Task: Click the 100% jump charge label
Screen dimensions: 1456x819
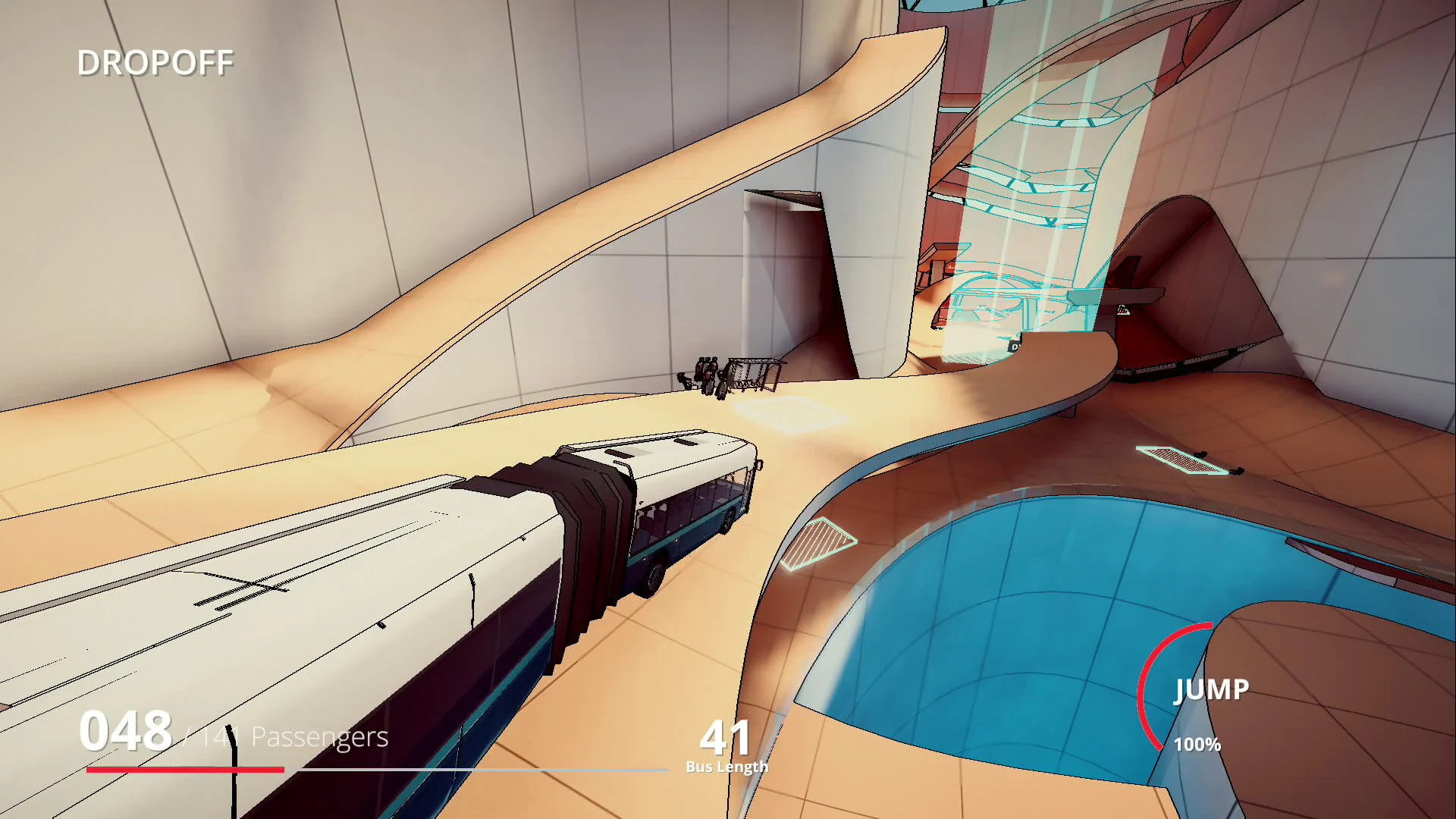Action: [x=1197, y=745]
